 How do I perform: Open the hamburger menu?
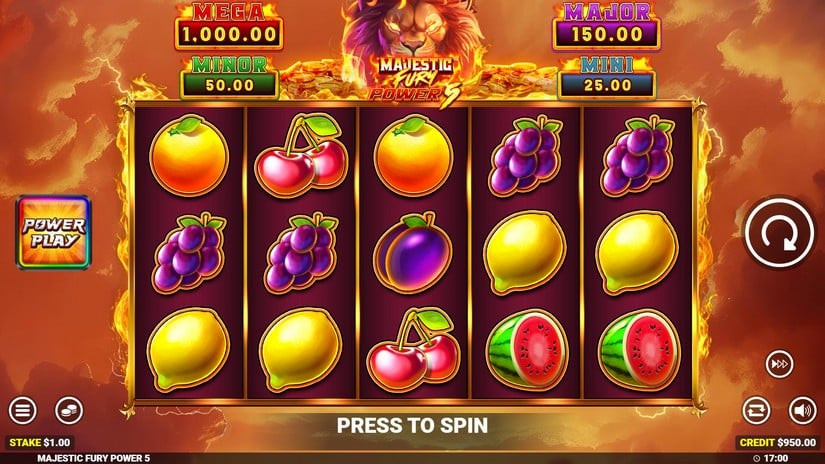(22, 410)
